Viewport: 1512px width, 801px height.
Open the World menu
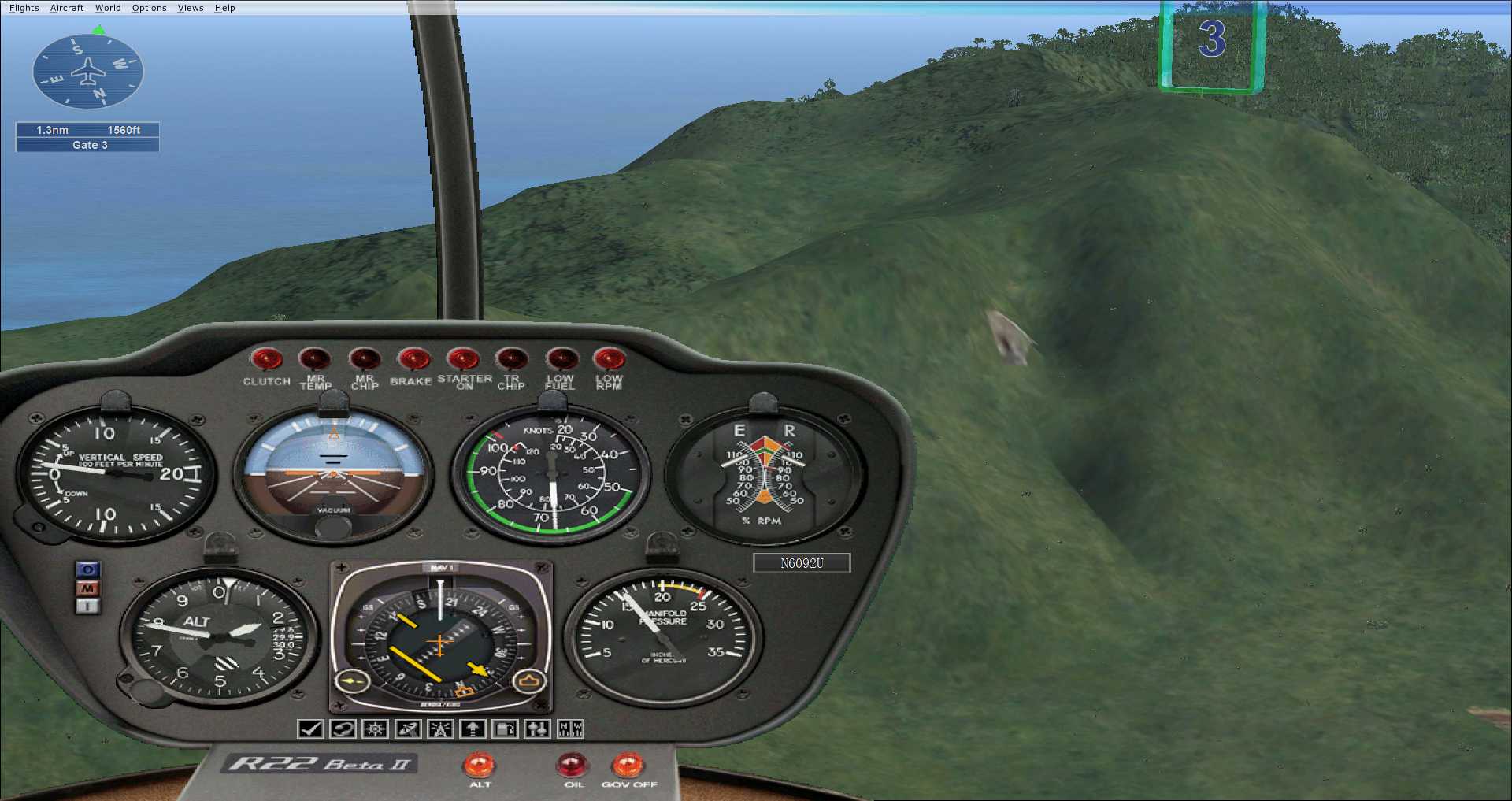click(x=108, y=8)
